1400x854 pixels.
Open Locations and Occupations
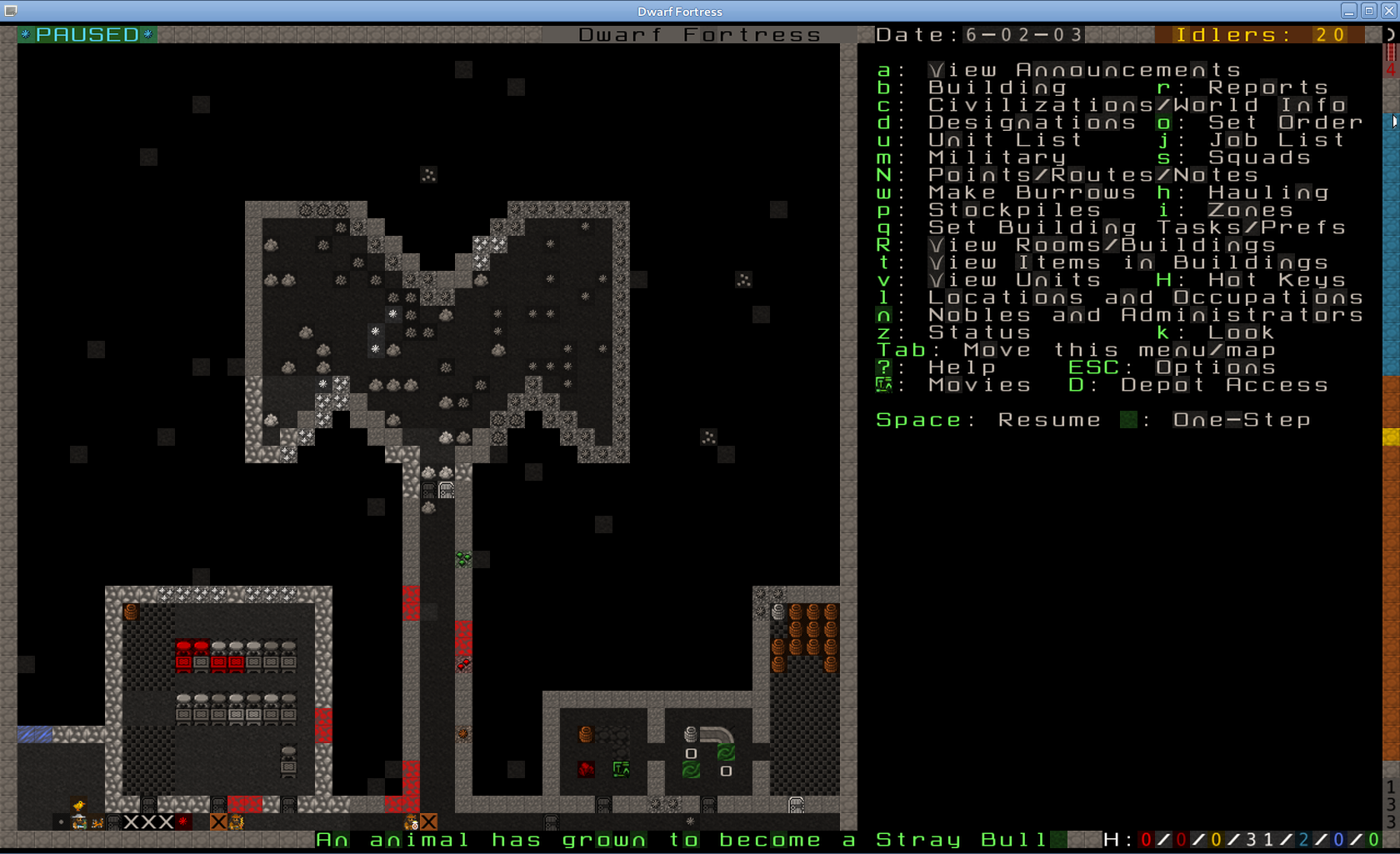point(1145,297)
